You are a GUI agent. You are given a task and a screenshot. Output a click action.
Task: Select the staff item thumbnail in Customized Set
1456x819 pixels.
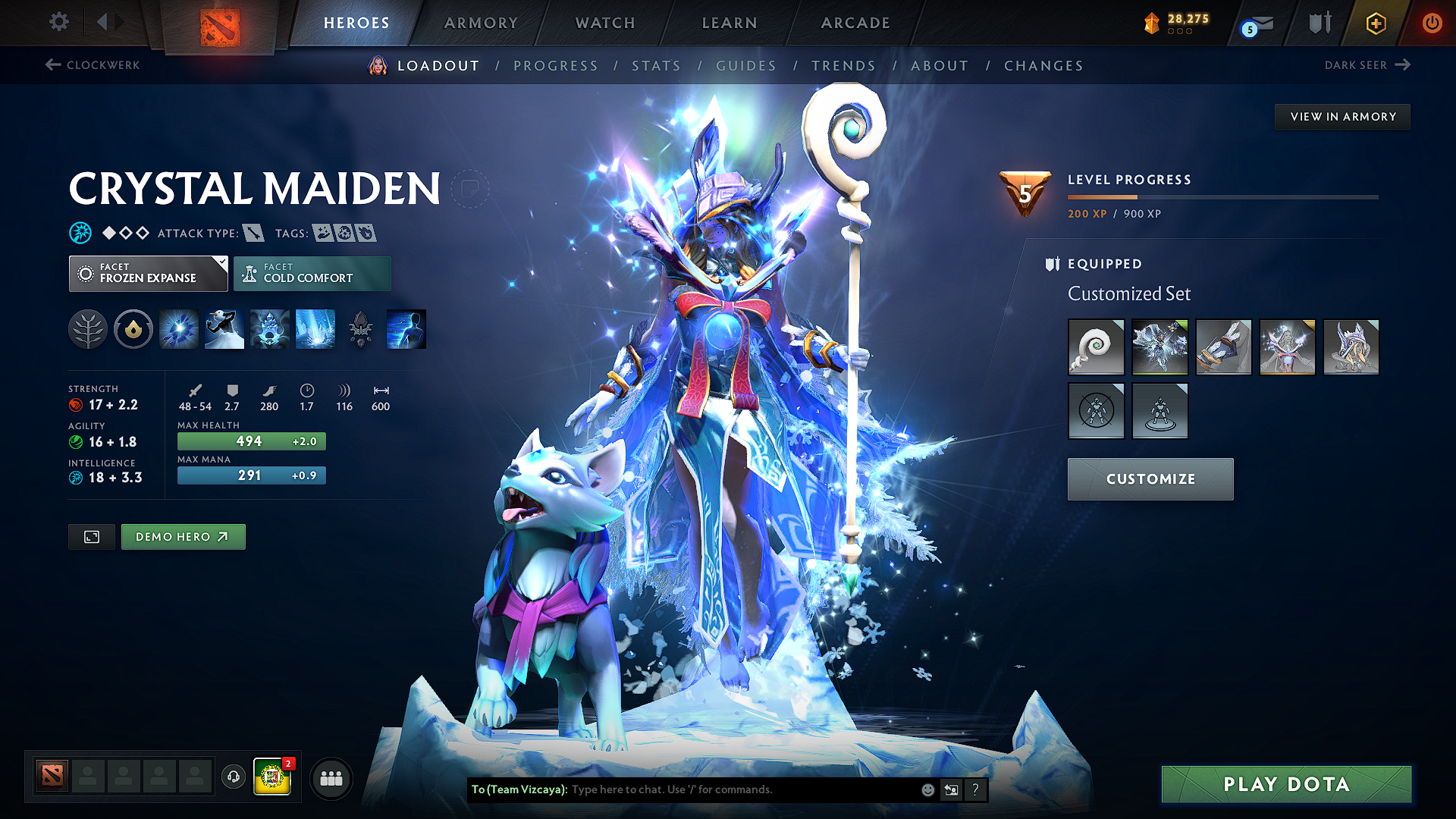click(1096, 347)
